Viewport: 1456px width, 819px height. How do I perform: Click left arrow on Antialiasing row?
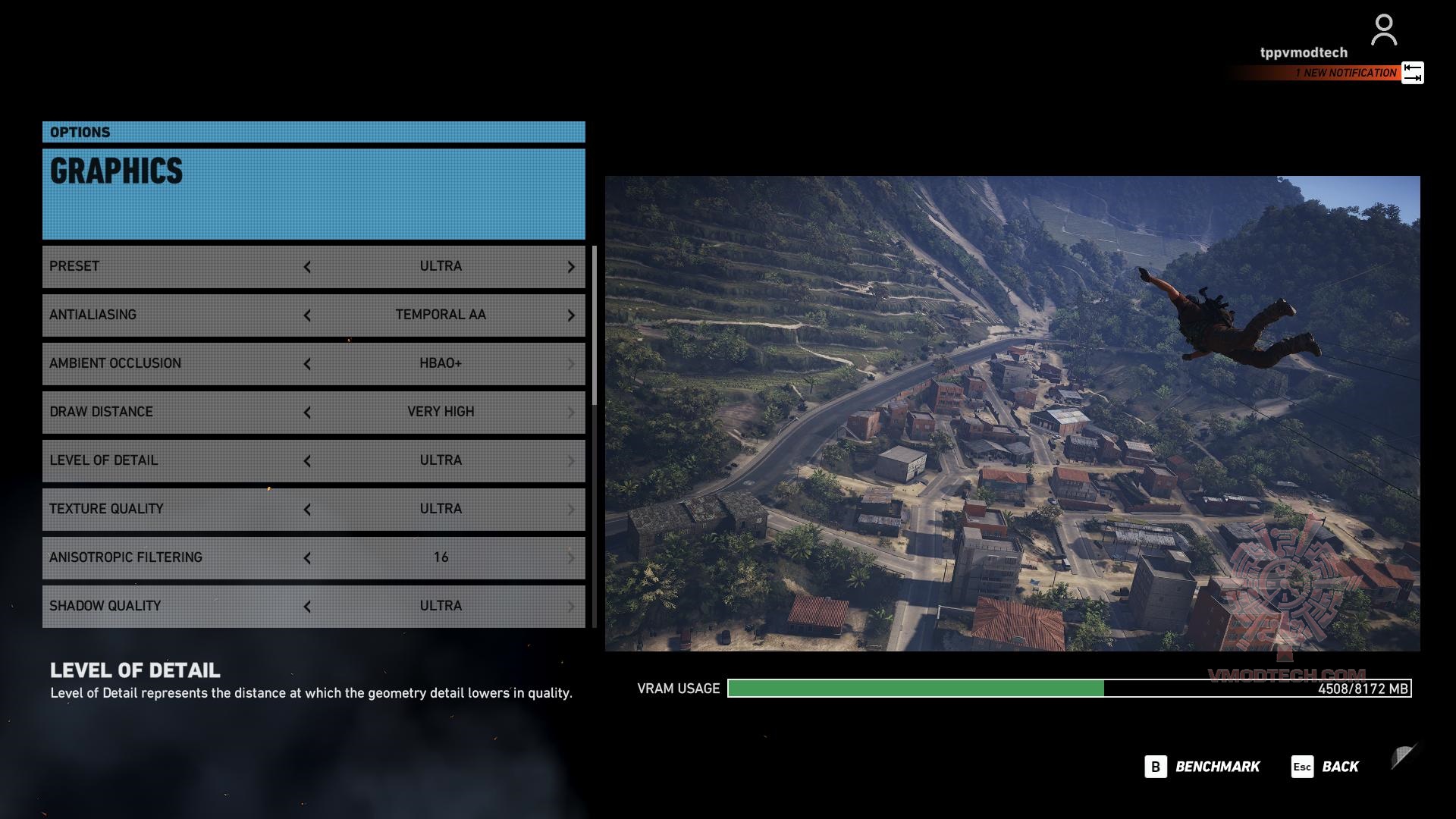307,315
